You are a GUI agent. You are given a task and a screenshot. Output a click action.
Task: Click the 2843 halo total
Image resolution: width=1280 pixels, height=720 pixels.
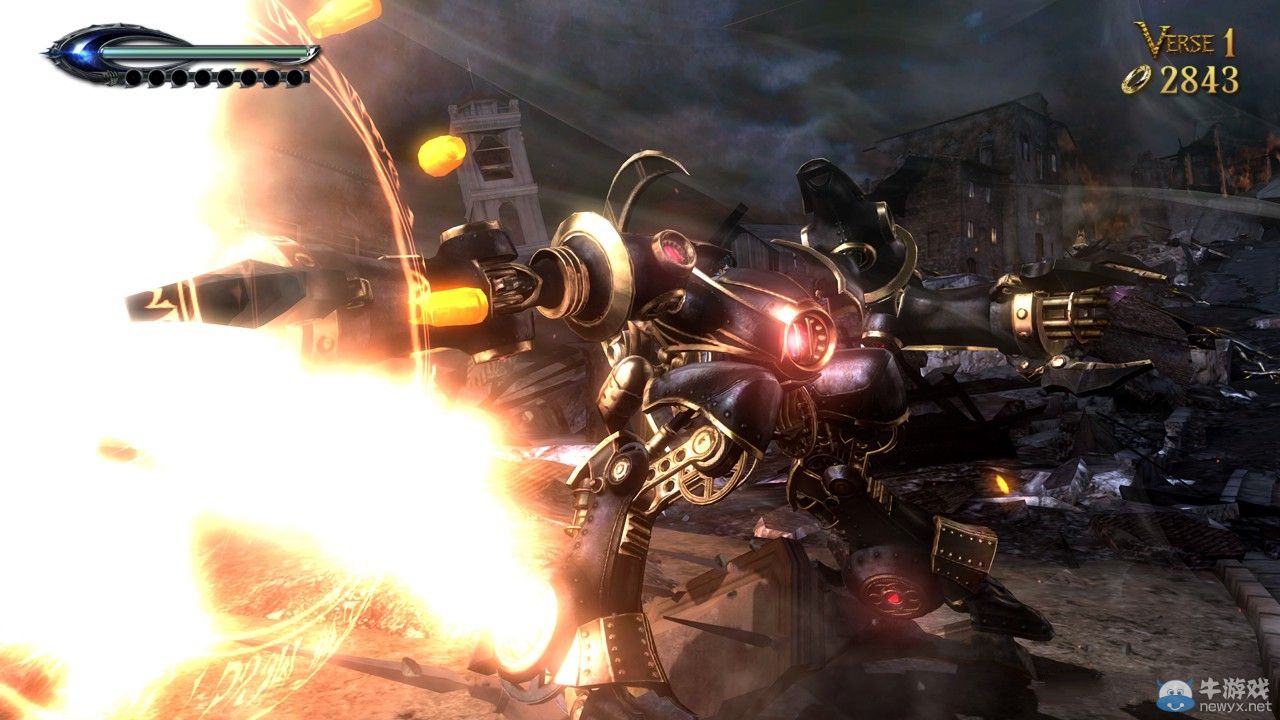tap(1198, 78)
